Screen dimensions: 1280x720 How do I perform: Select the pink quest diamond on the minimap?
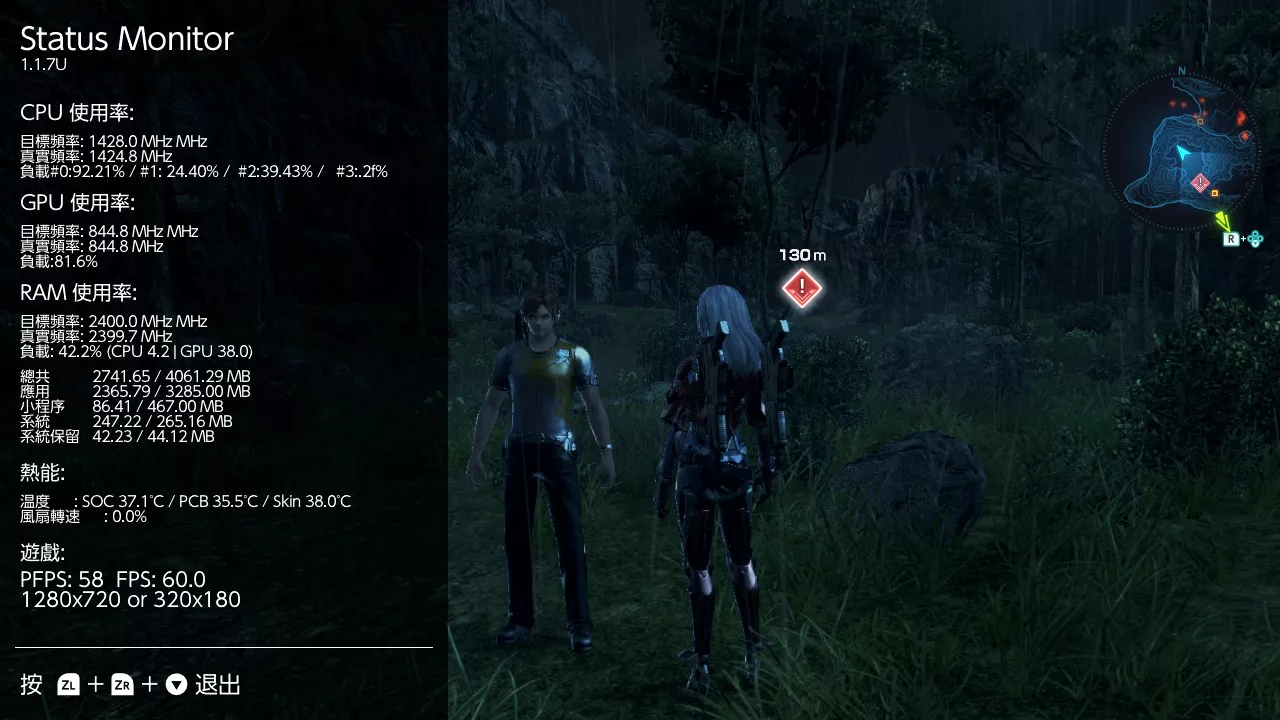1201,182
